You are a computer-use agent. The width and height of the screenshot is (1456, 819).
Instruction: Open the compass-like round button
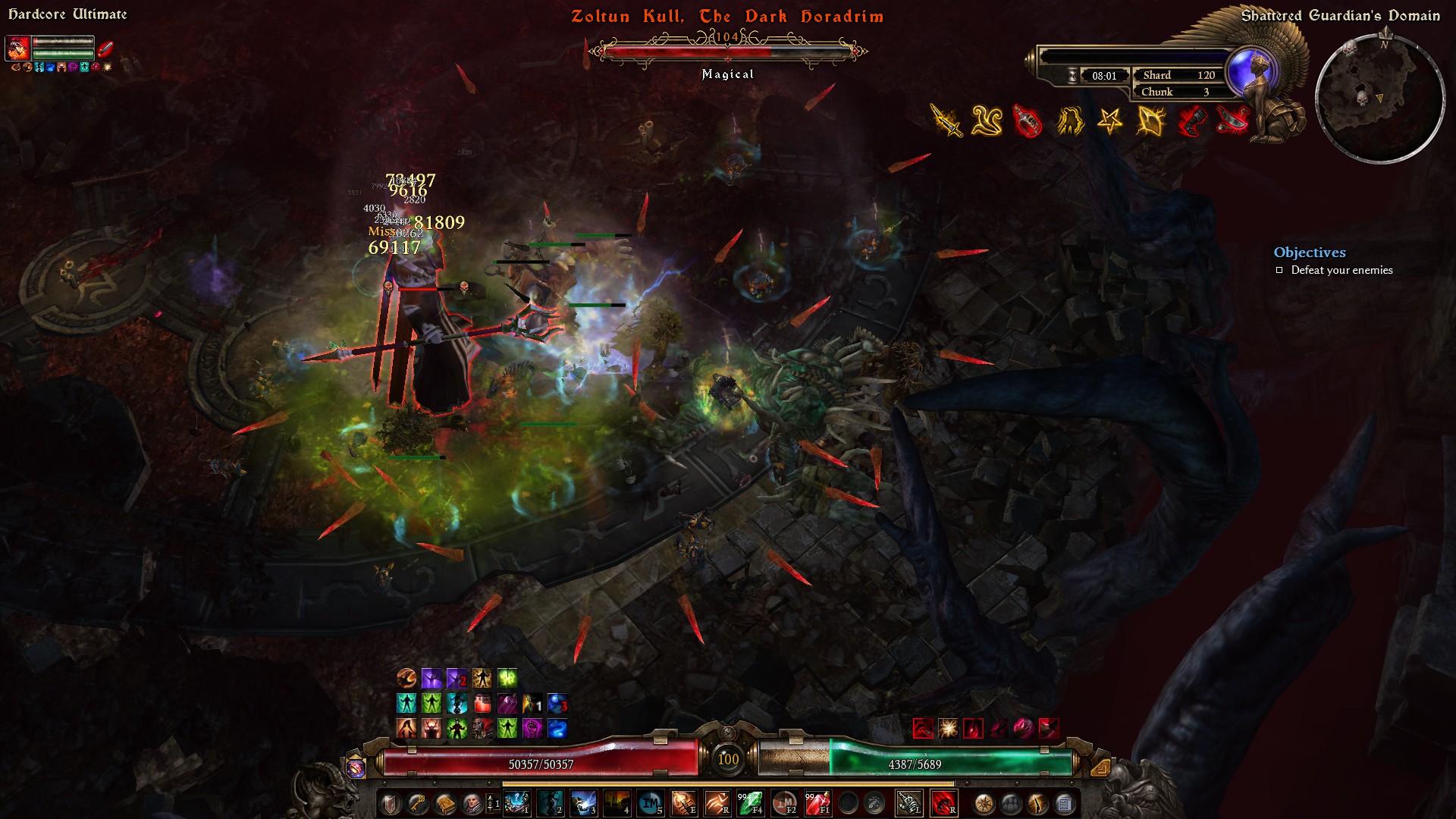pos(984,803)
